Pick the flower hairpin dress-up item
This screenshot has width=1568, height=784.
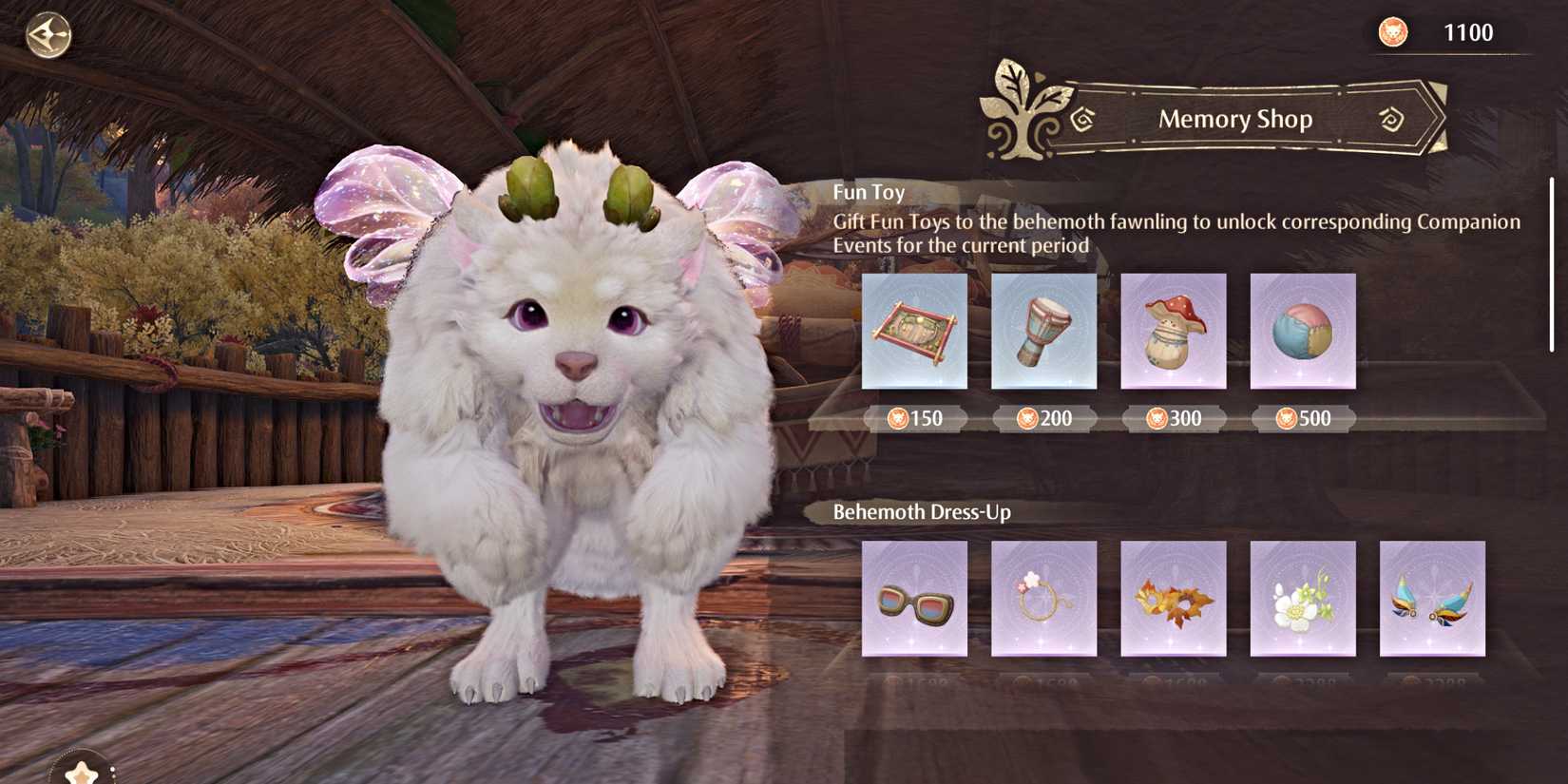[1043, 601]
